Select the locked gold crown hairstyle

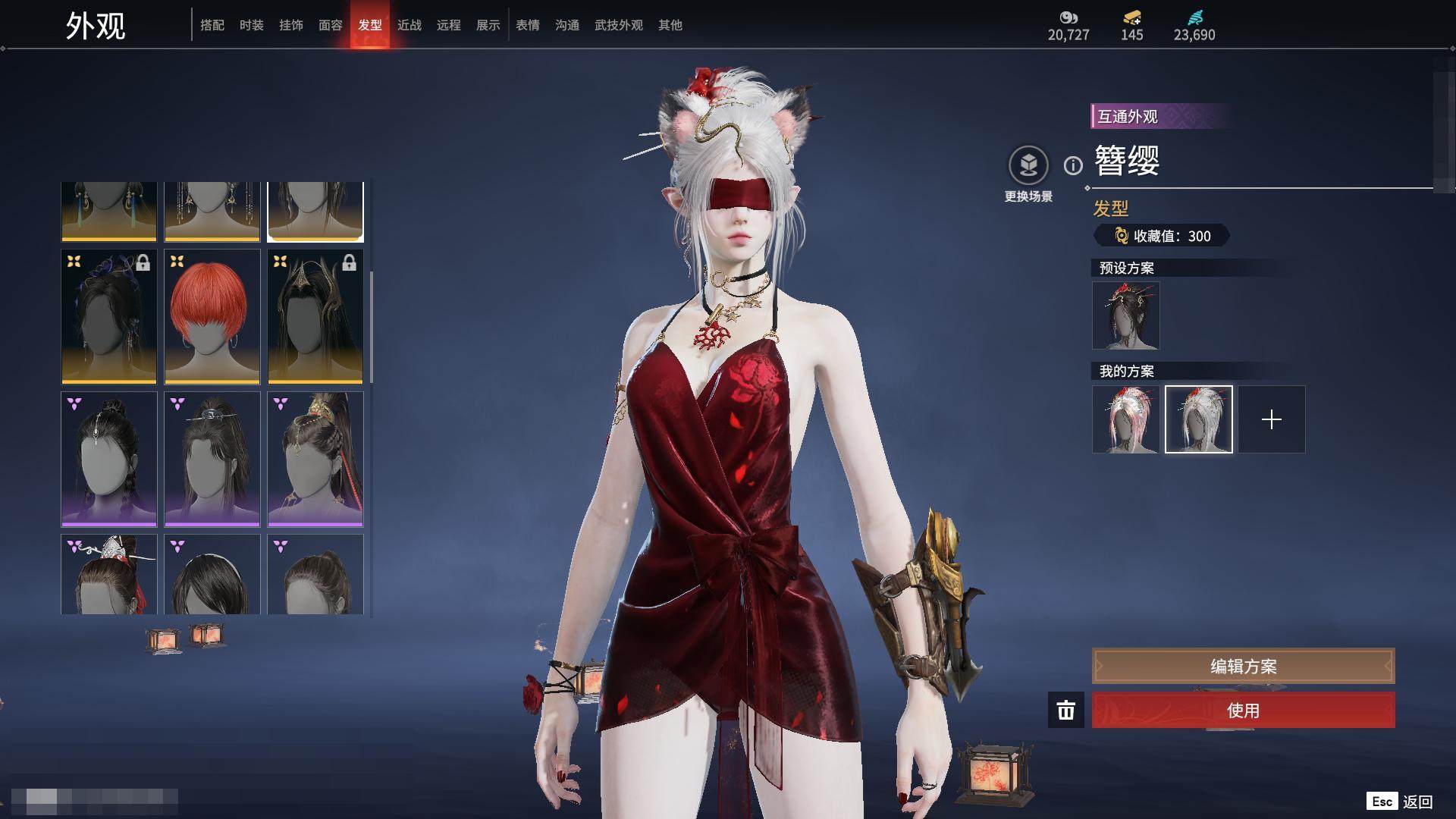(x=315, y=316)
